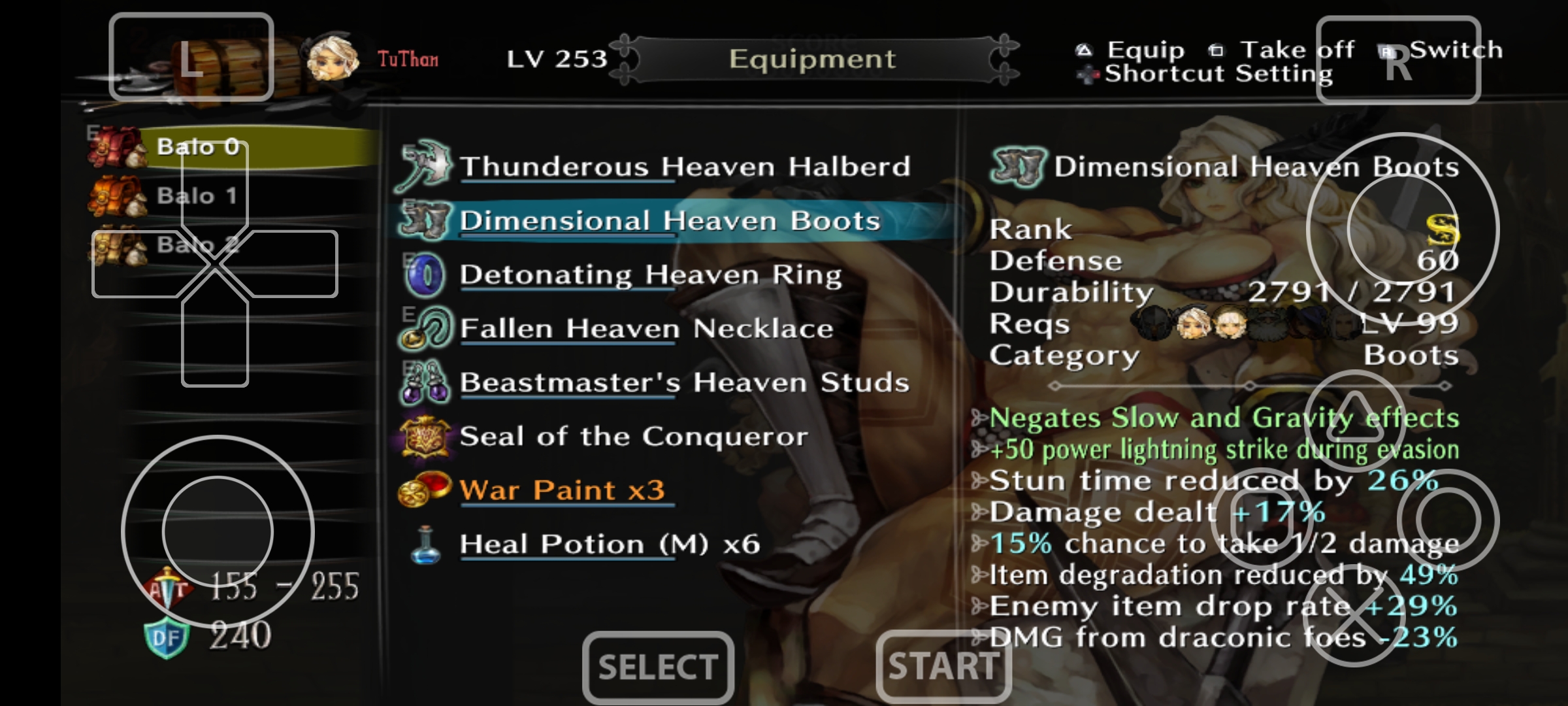Image resolution: width=1568 pixels, height=706 pixels.
Task: Select the Fallen Heaven Necklace
Action: (x=646, y=329)
